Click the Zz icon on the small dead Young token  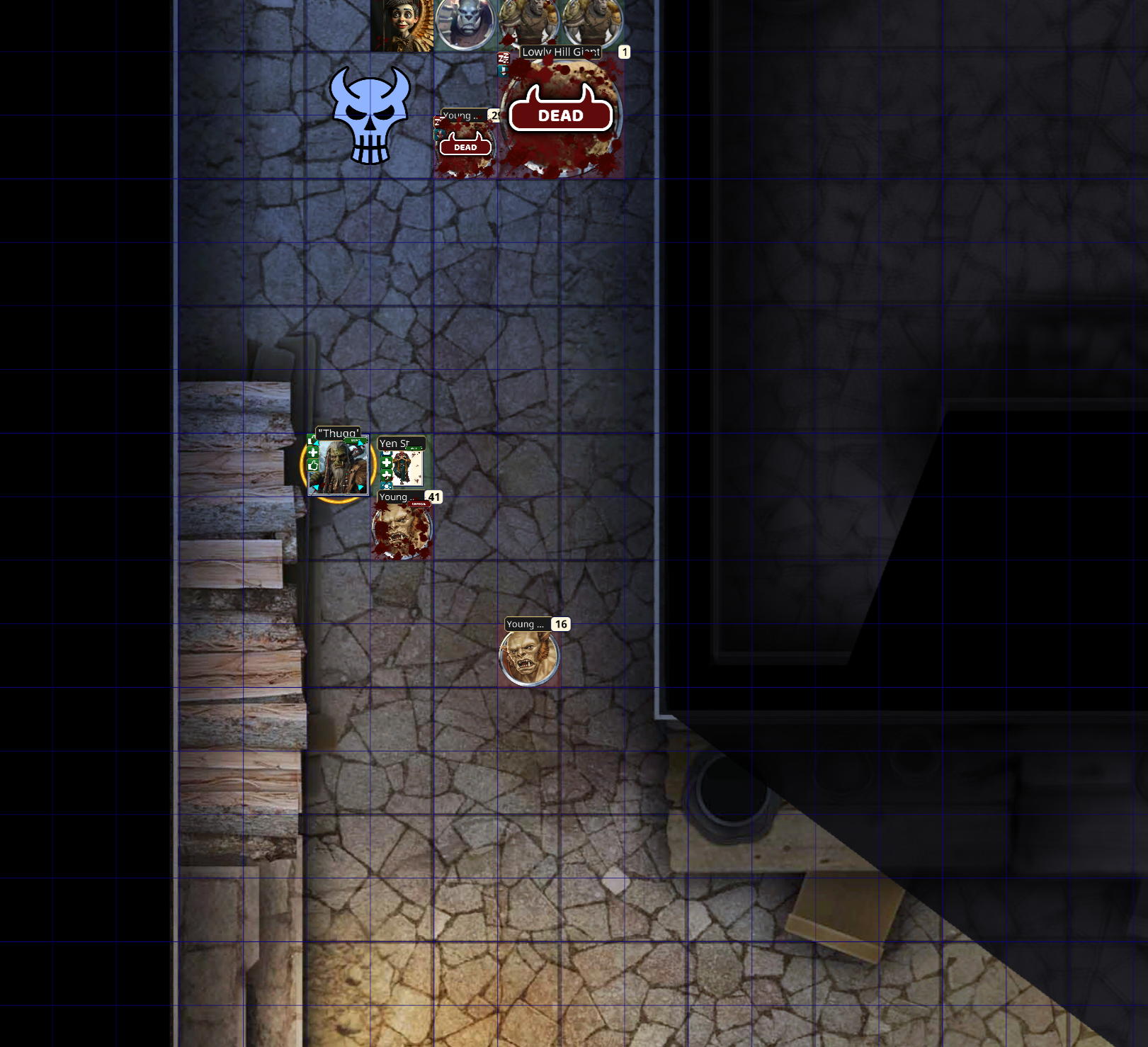[439, 120]
